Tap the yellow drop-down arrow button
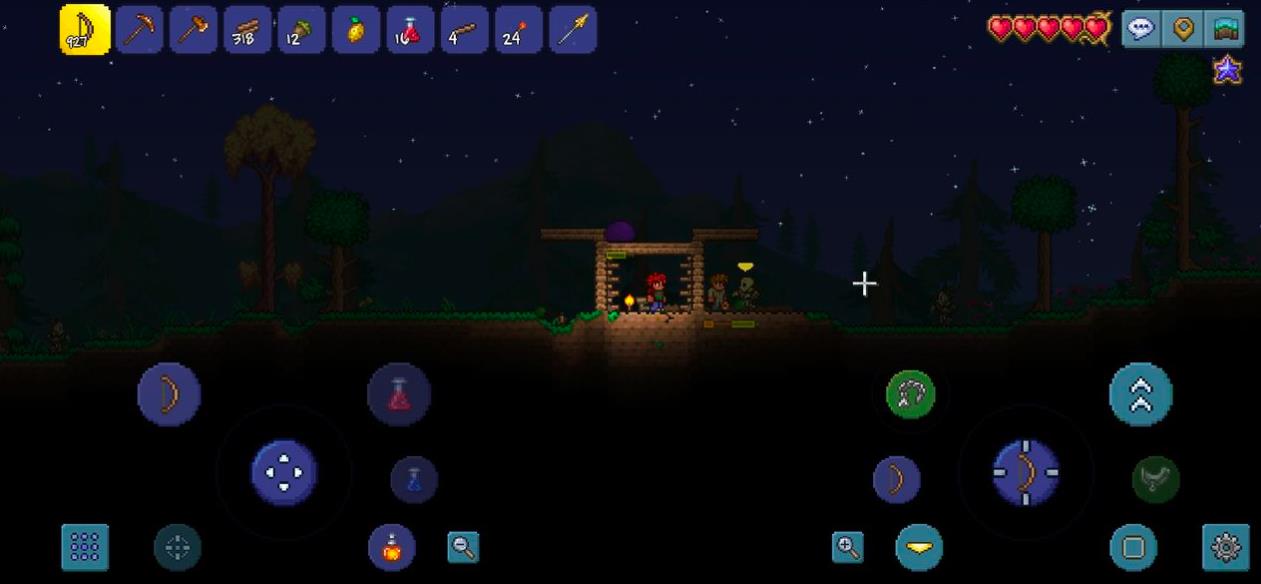The image size is (1261, 584). (x=919, y=547)
